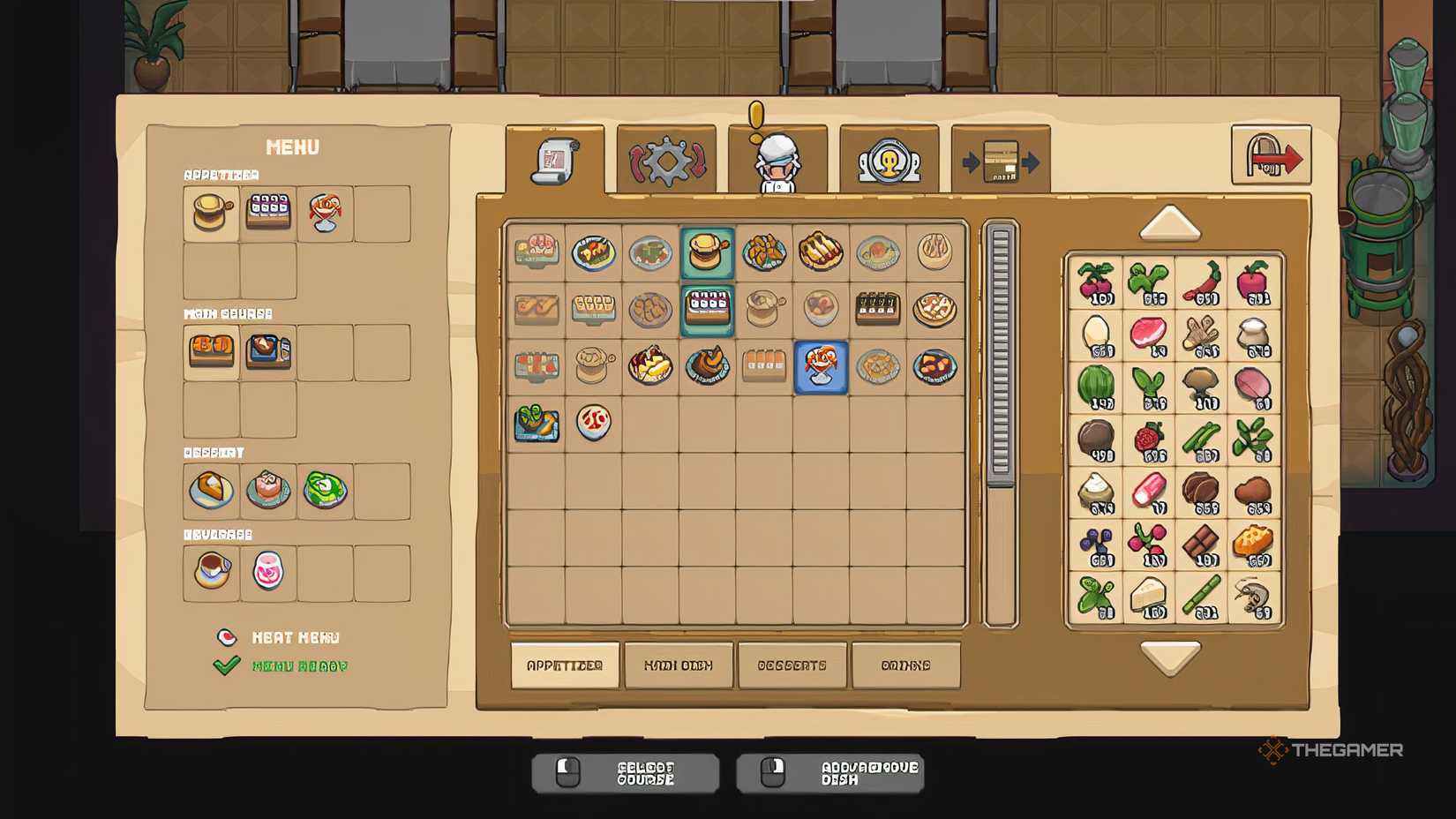Viewport: 1456px width, 819px height.
Task: Select the pizza dish in the bottom row
Action: tap(592, 424)
